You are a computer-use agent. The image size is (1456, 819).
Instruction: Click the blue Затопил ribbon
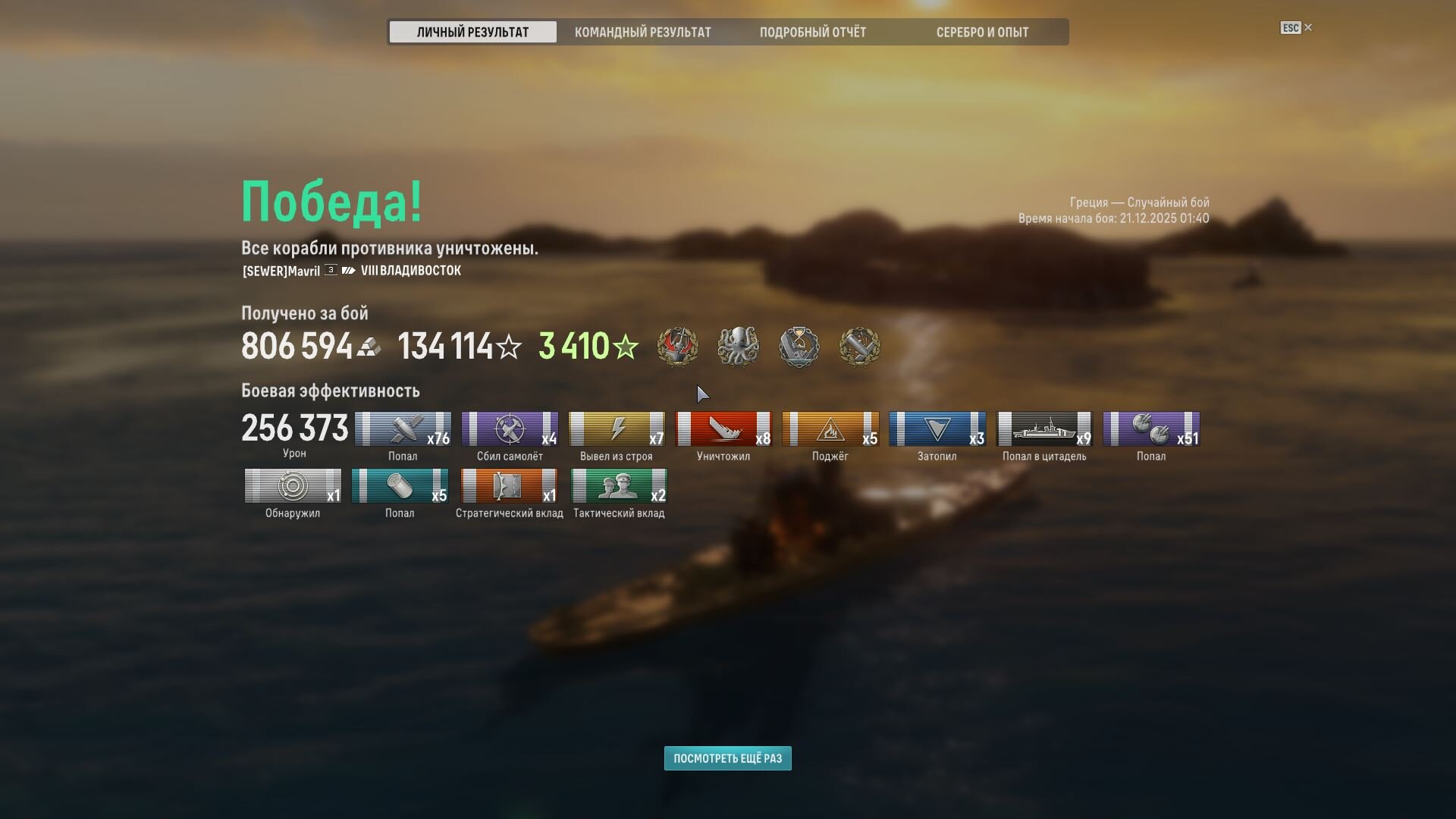[x=937, y=429]
